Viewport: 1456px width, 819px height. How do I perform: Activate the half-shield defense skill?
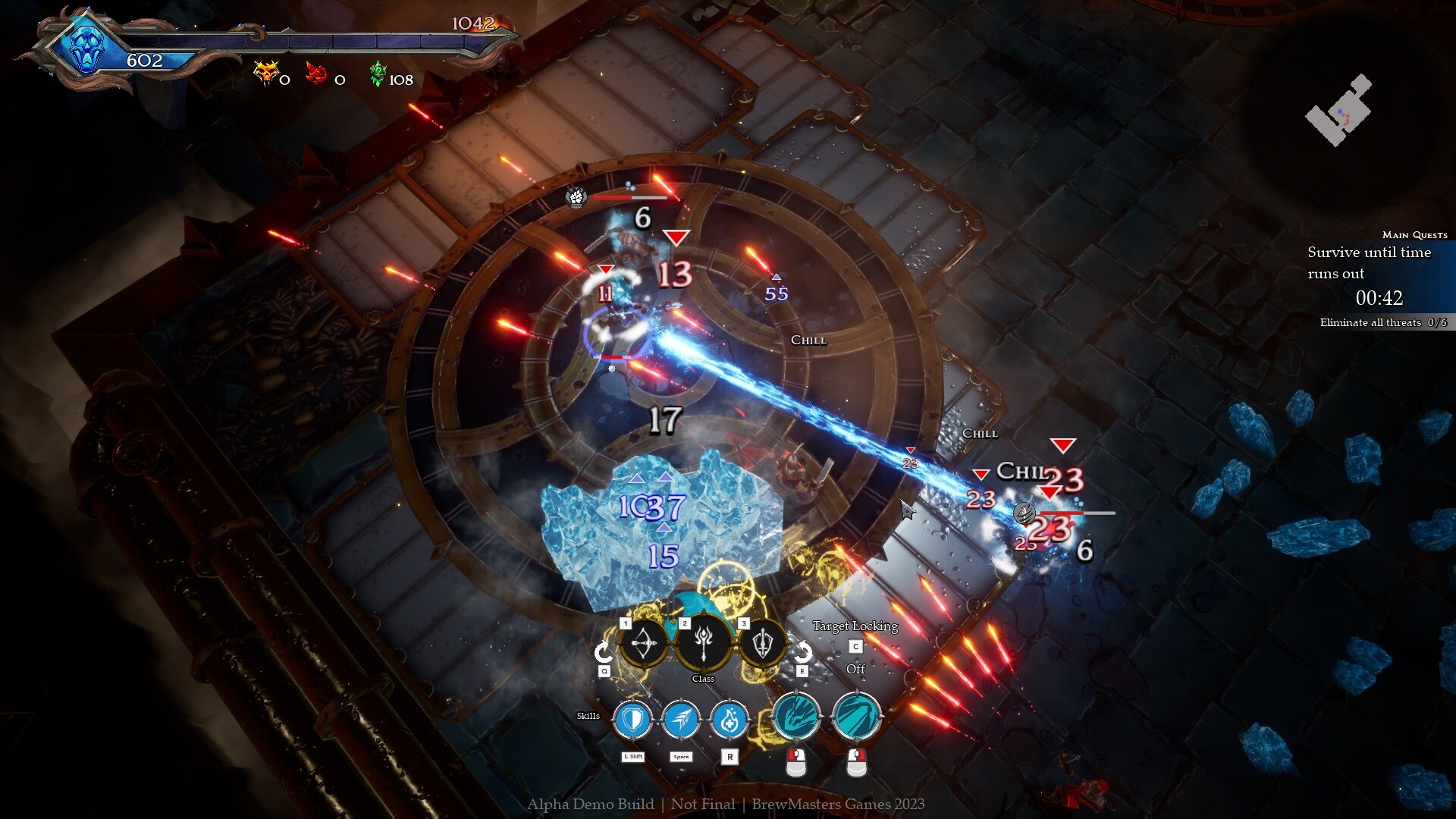632,719
